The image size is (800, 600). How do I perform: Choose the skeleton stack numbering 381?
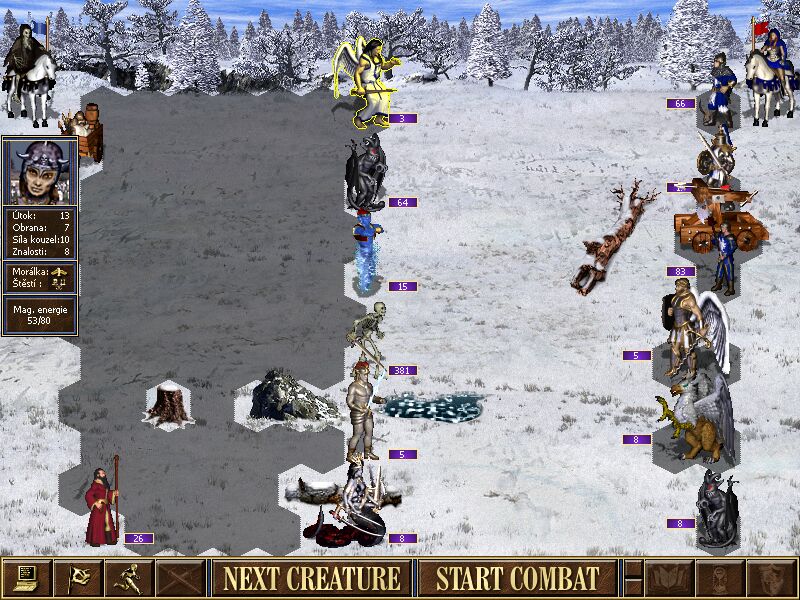click(x=367, y=335)
